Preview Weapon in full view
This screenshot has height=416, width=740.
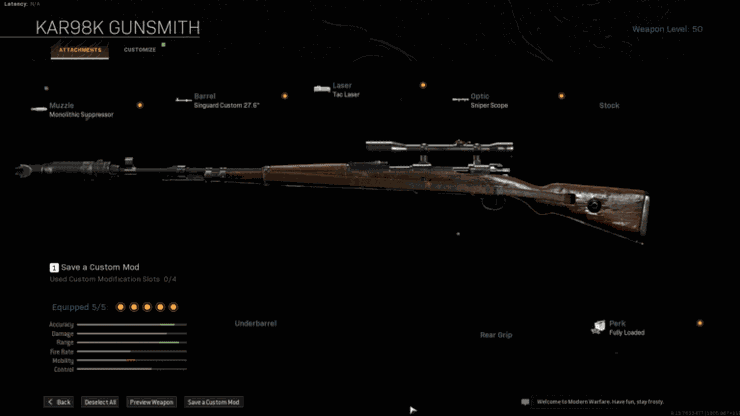pyautogui.click(x=151, y=402)
